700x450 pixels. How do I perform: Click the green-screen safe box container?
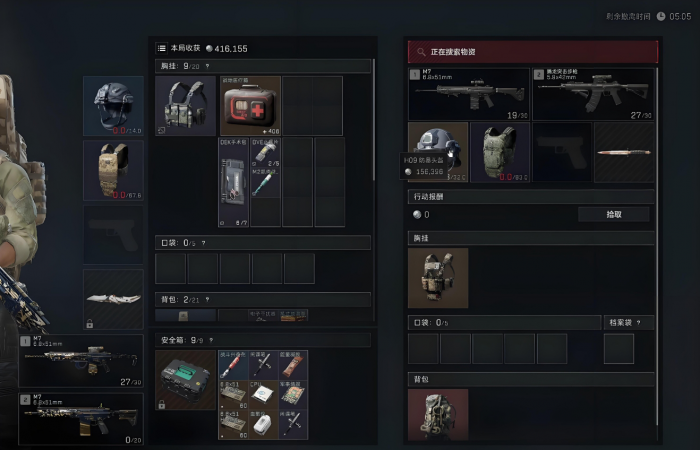point(185,379)
